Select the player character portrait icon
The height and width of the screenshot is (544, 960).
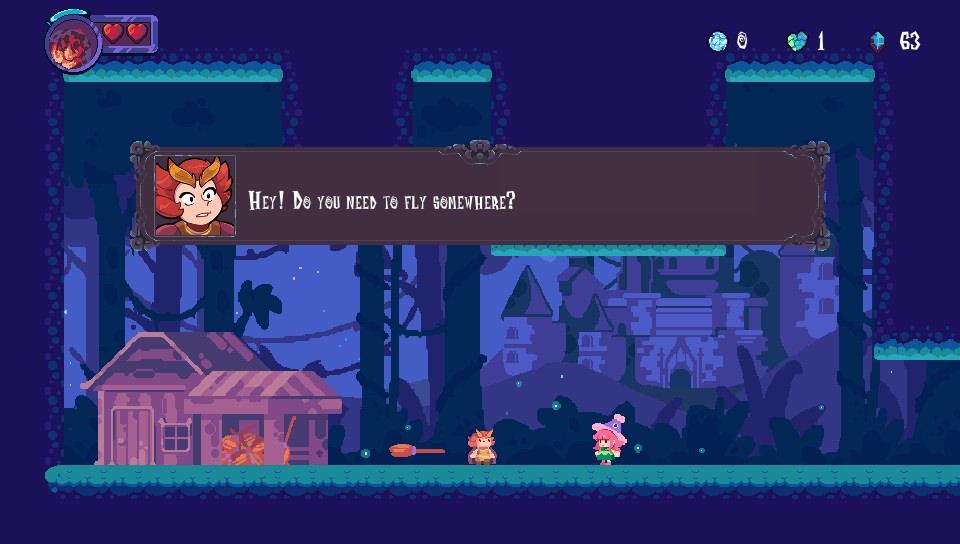tap(72, 44)
